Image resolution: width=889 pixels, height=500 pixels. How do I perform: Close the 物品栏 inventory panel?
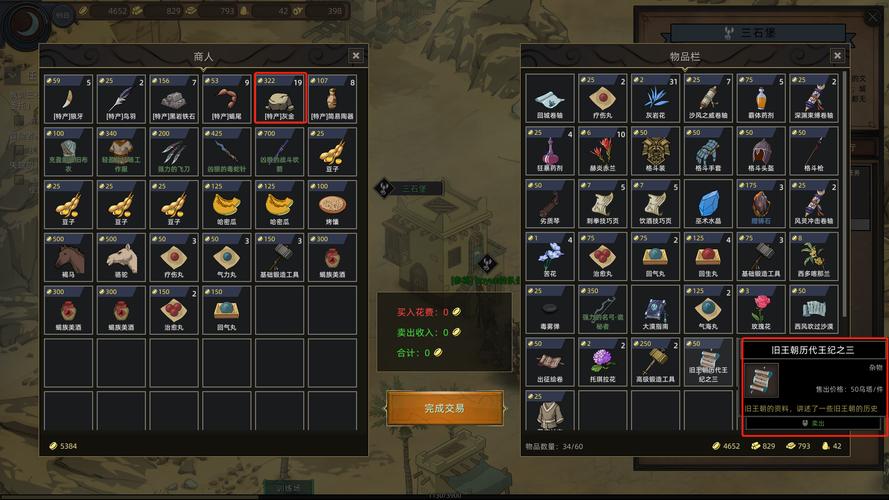coord(838,56)
